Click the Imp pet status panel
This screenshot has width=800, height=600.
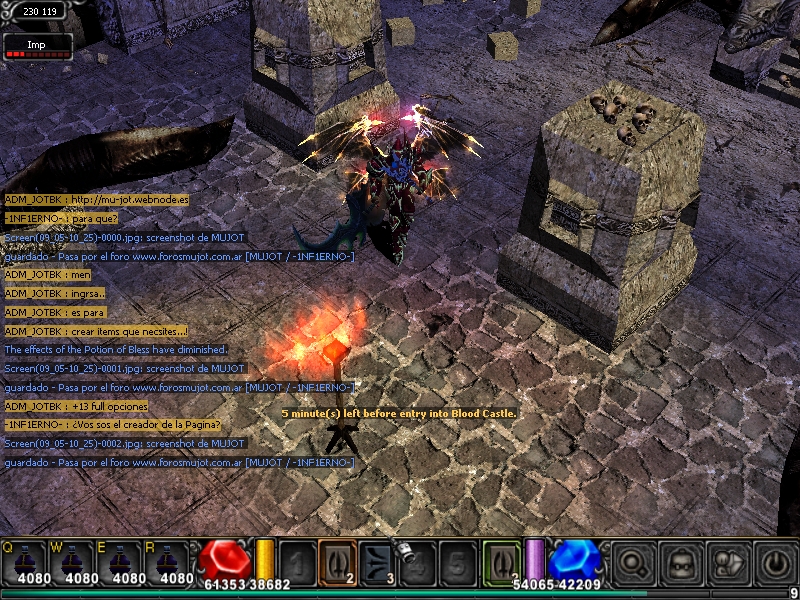37,45
